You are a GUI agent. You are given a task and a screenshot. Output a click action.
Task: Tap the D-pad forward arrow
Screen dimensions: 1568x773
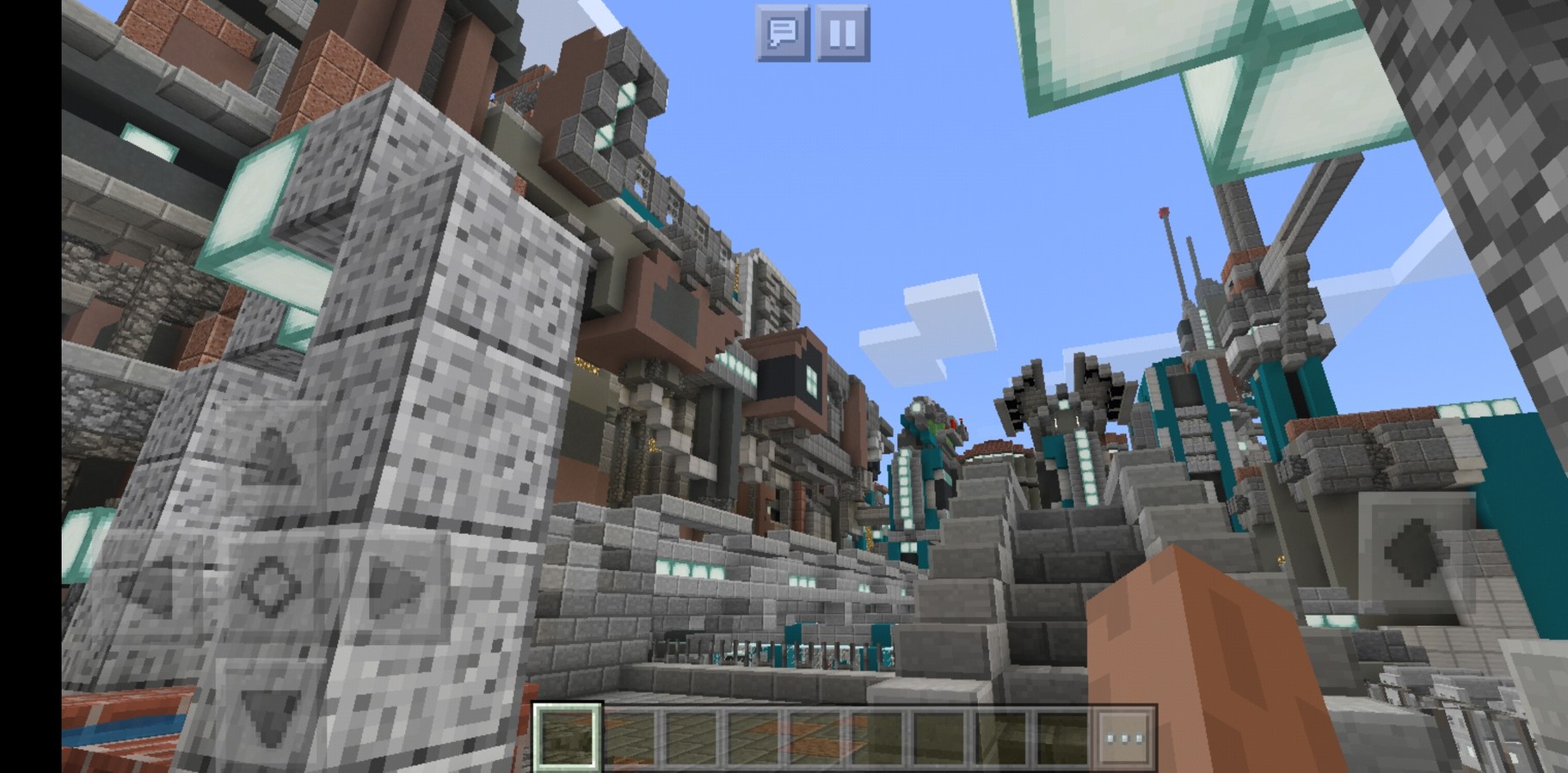click(271, 460)
